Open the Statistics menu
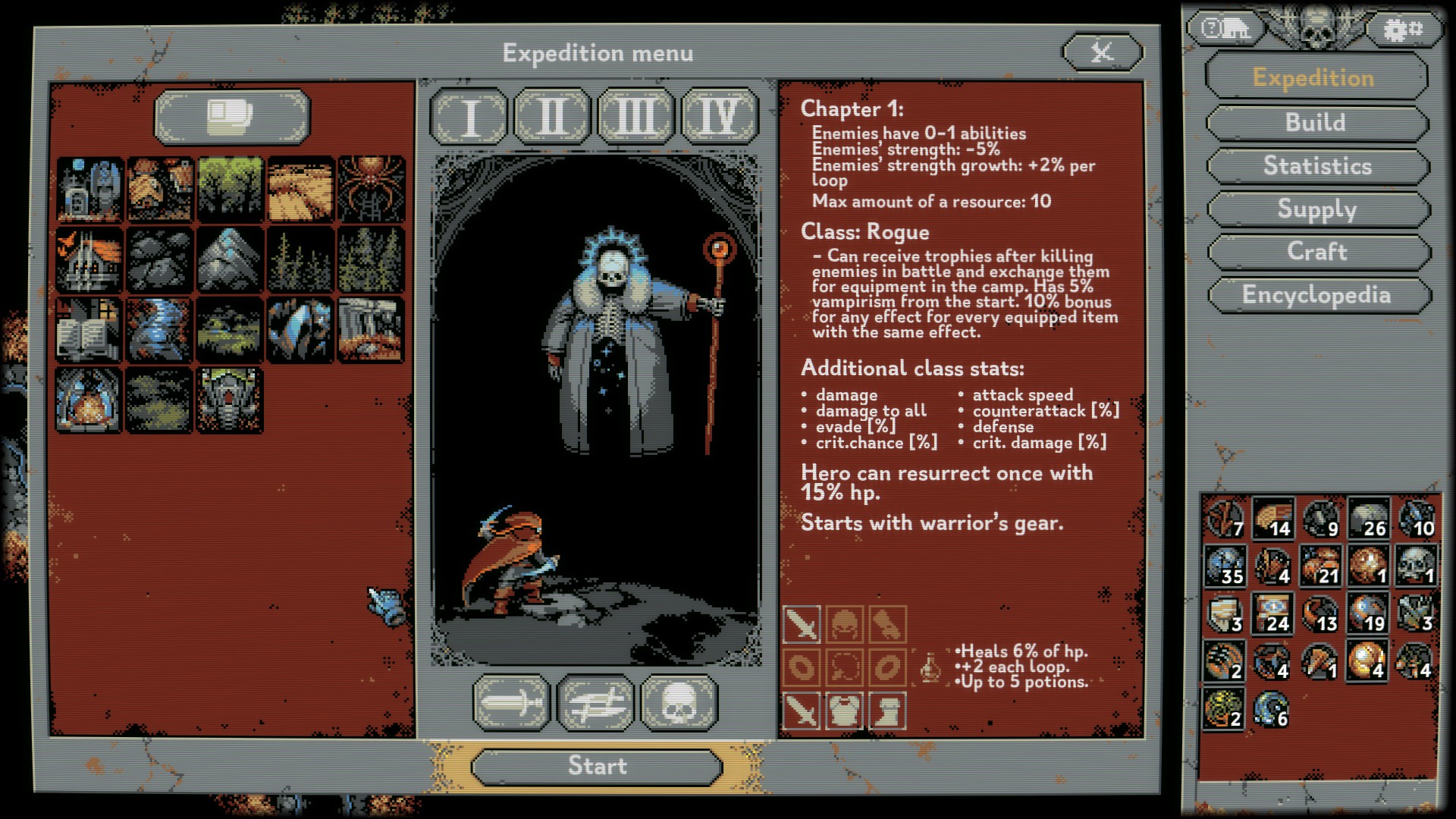This screenshot has height=819, width=1456. [1317, 166]
